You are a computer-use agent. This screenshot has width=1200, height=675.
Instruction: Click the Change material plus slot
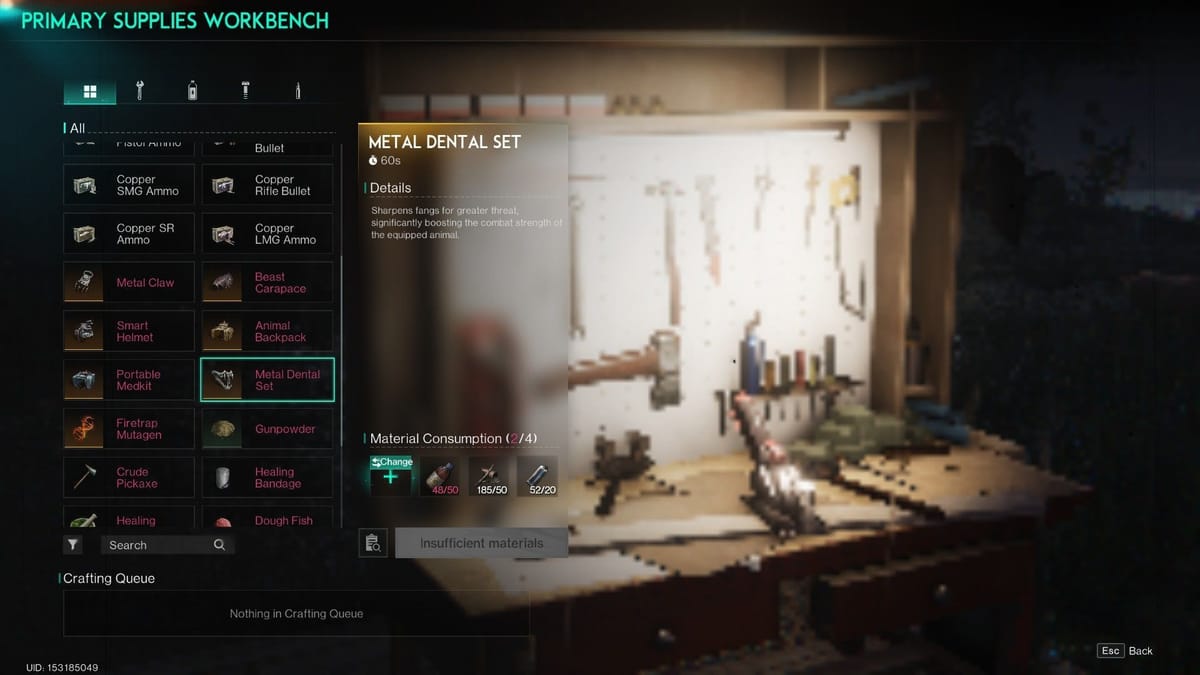390,476
